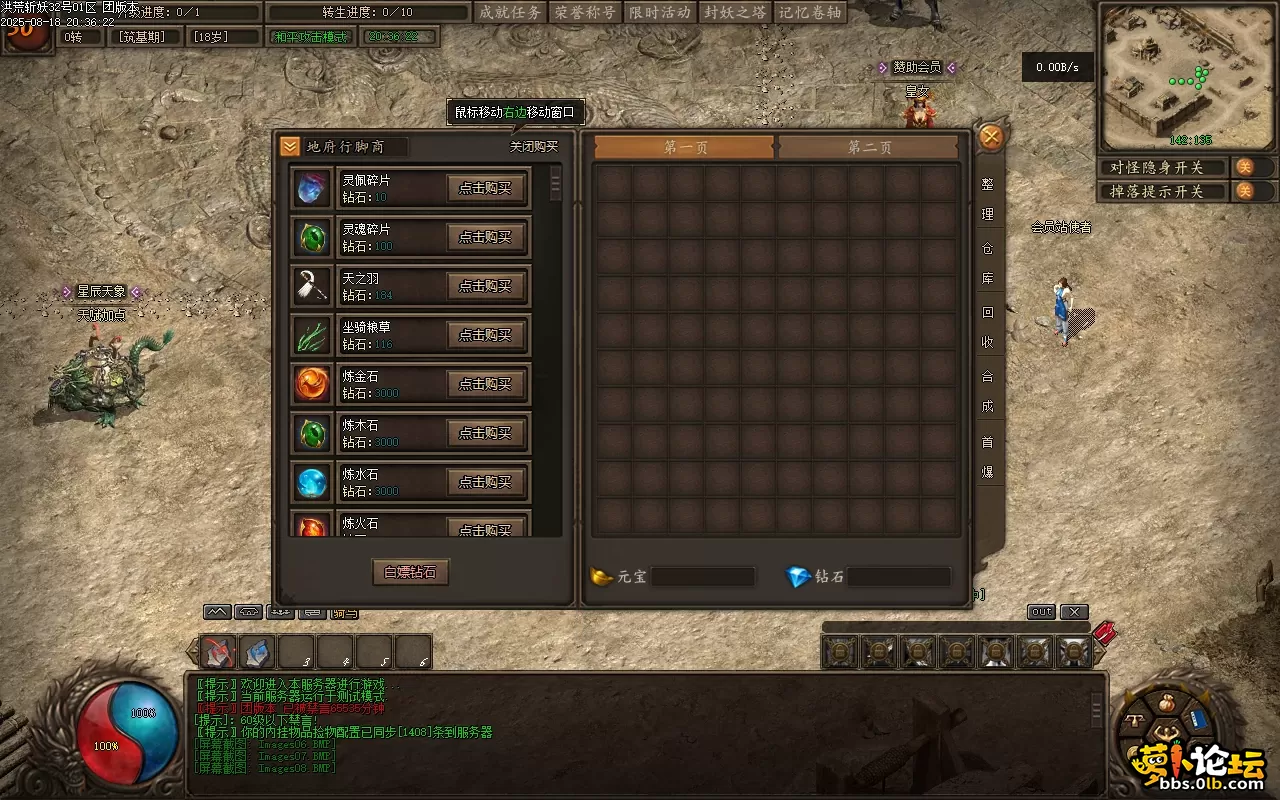Select the 白嫖钻石 button

[410, 572]
